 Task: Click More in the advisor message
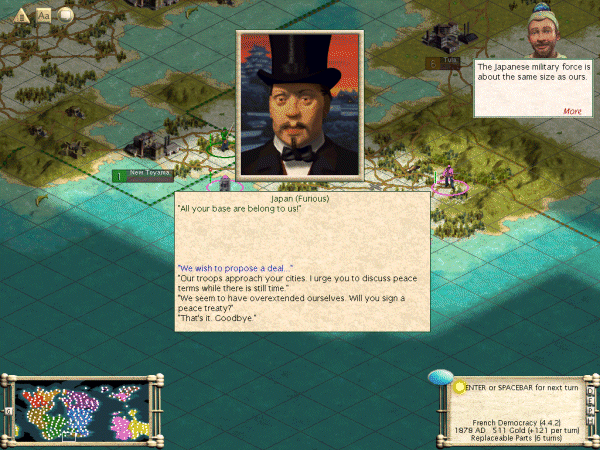(x=572, y=111)
